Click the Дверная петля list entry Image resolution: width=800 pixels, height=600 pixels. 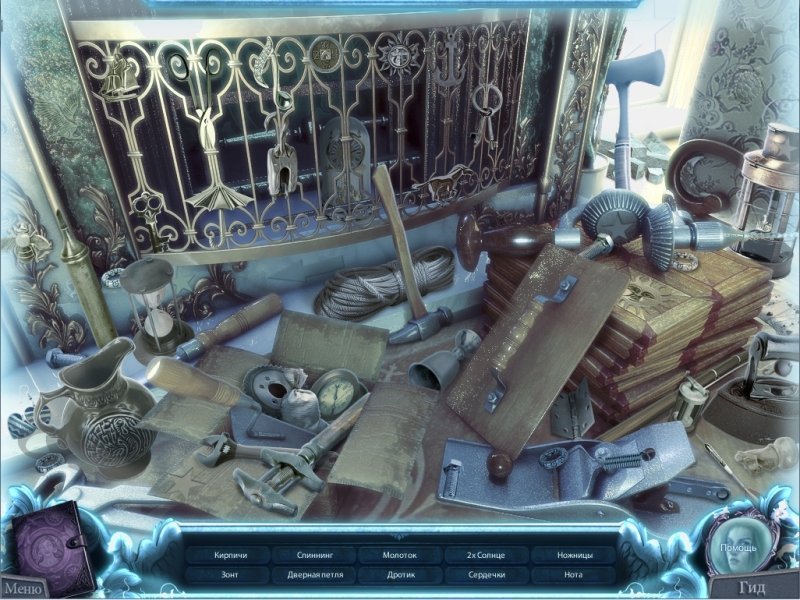314,575
